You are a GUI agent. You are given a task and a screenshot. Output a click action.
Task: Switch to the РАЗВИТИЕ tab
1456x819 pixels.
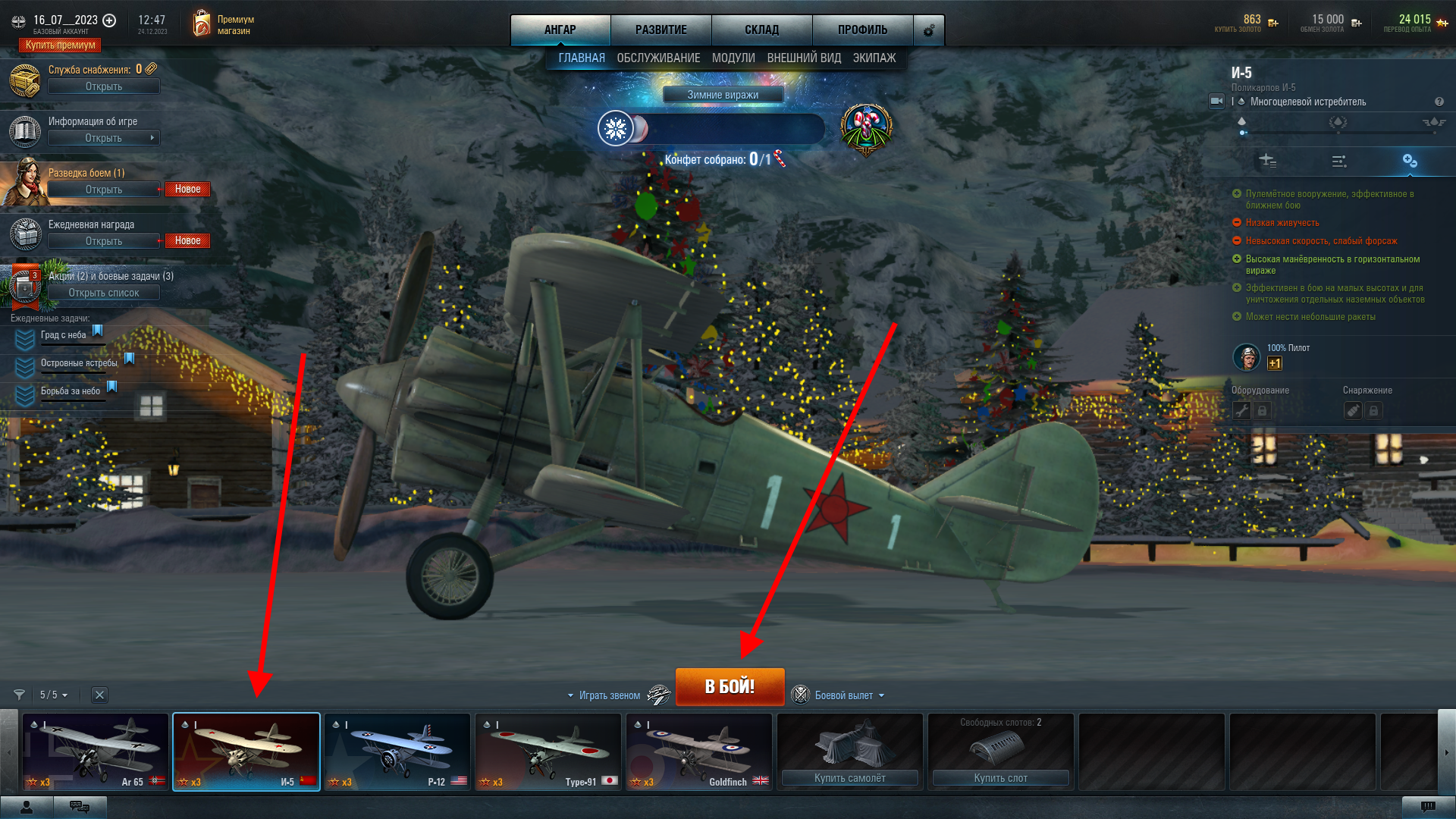pos(661,30)
